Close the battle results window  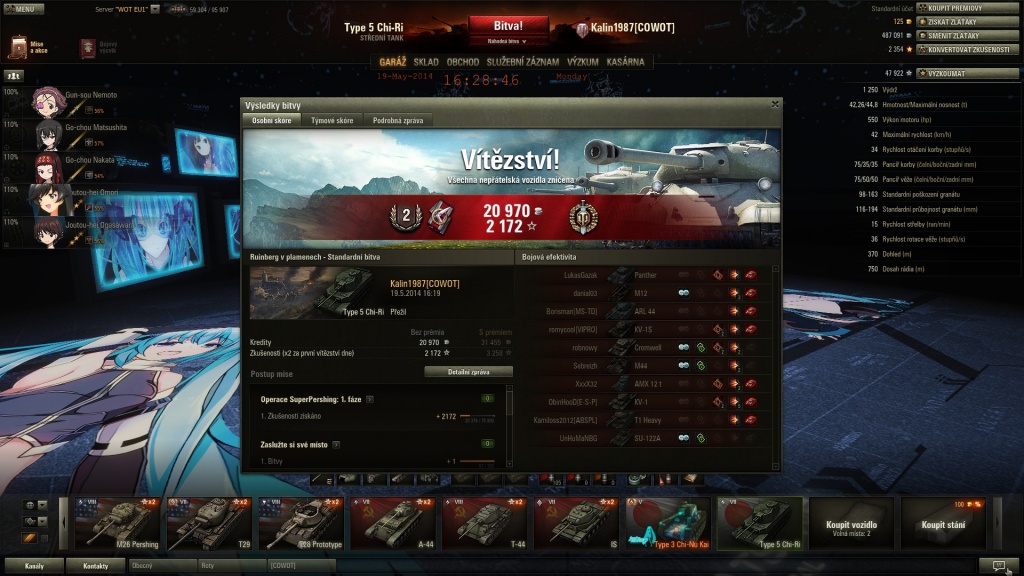(x=775, y=104)
